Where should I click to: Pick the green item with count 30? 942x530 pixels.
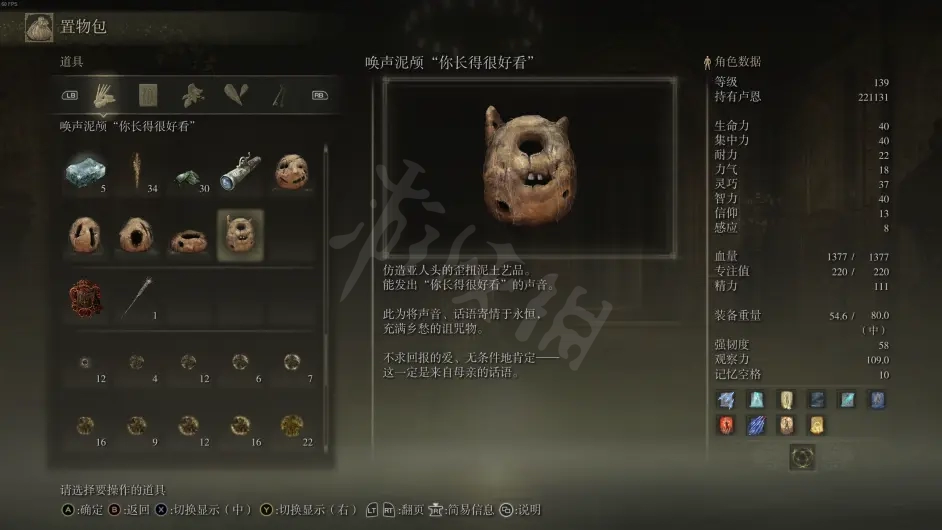pos(188,176)
